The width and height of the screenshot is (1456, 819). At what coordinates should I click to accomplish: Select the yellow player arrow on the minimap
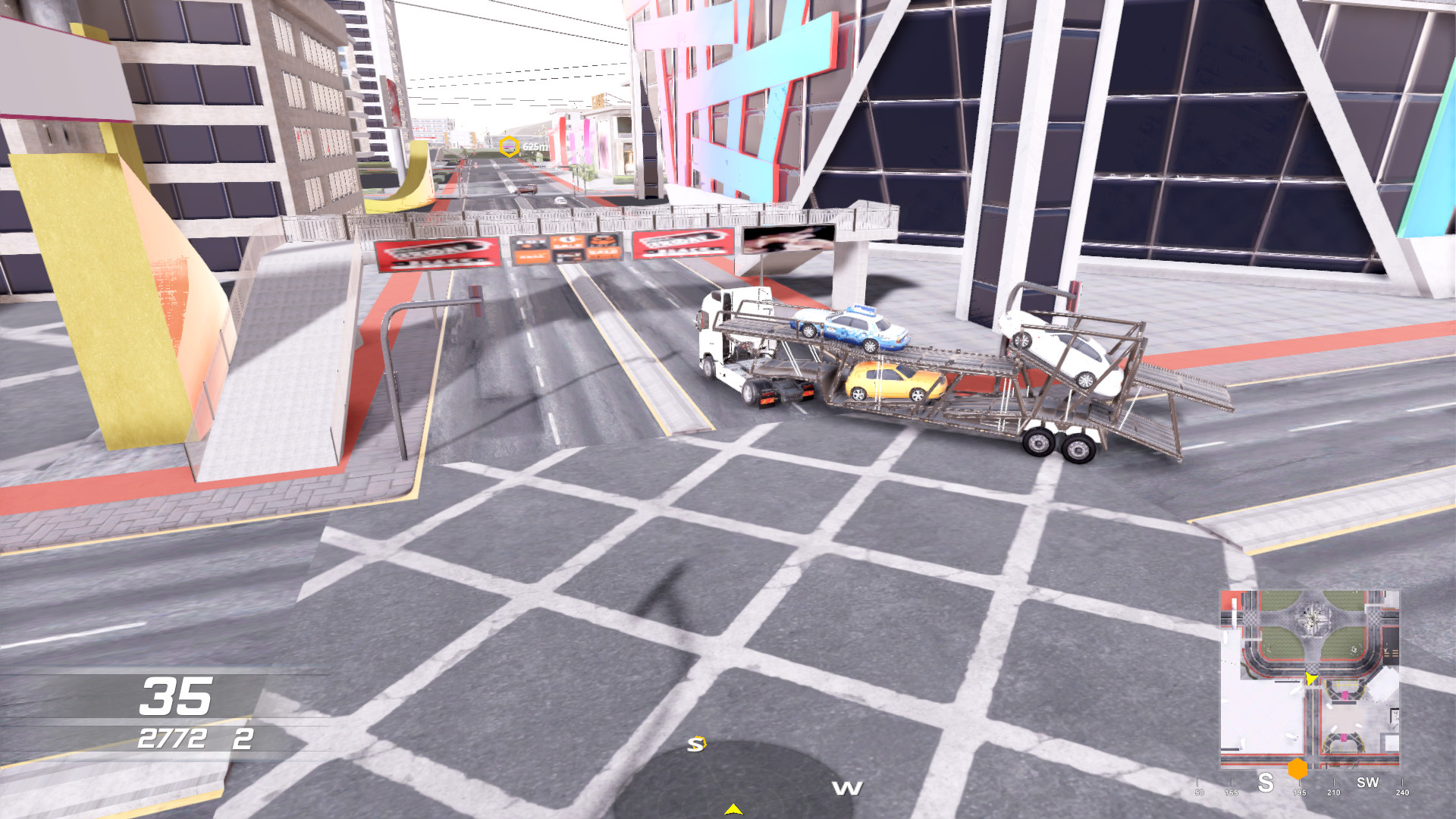pos(1311,679)
